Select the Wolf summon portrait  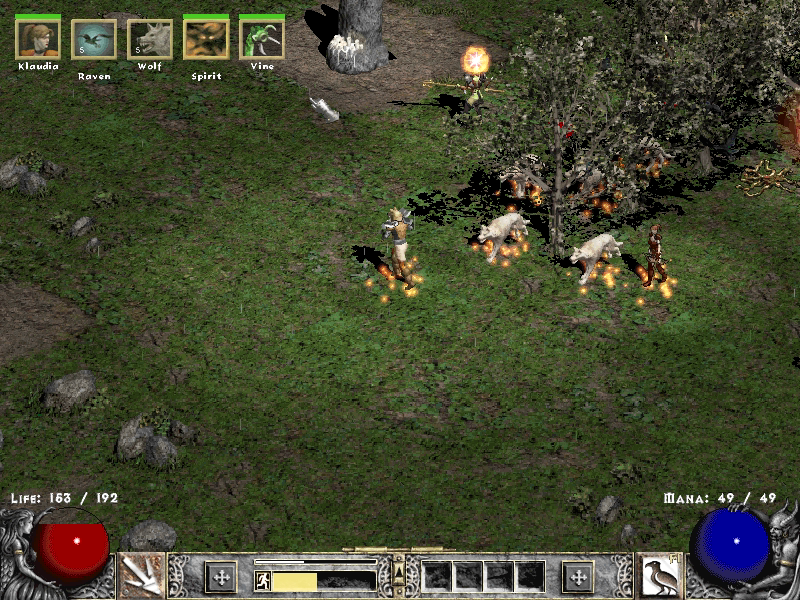click(x=150, y=40)
